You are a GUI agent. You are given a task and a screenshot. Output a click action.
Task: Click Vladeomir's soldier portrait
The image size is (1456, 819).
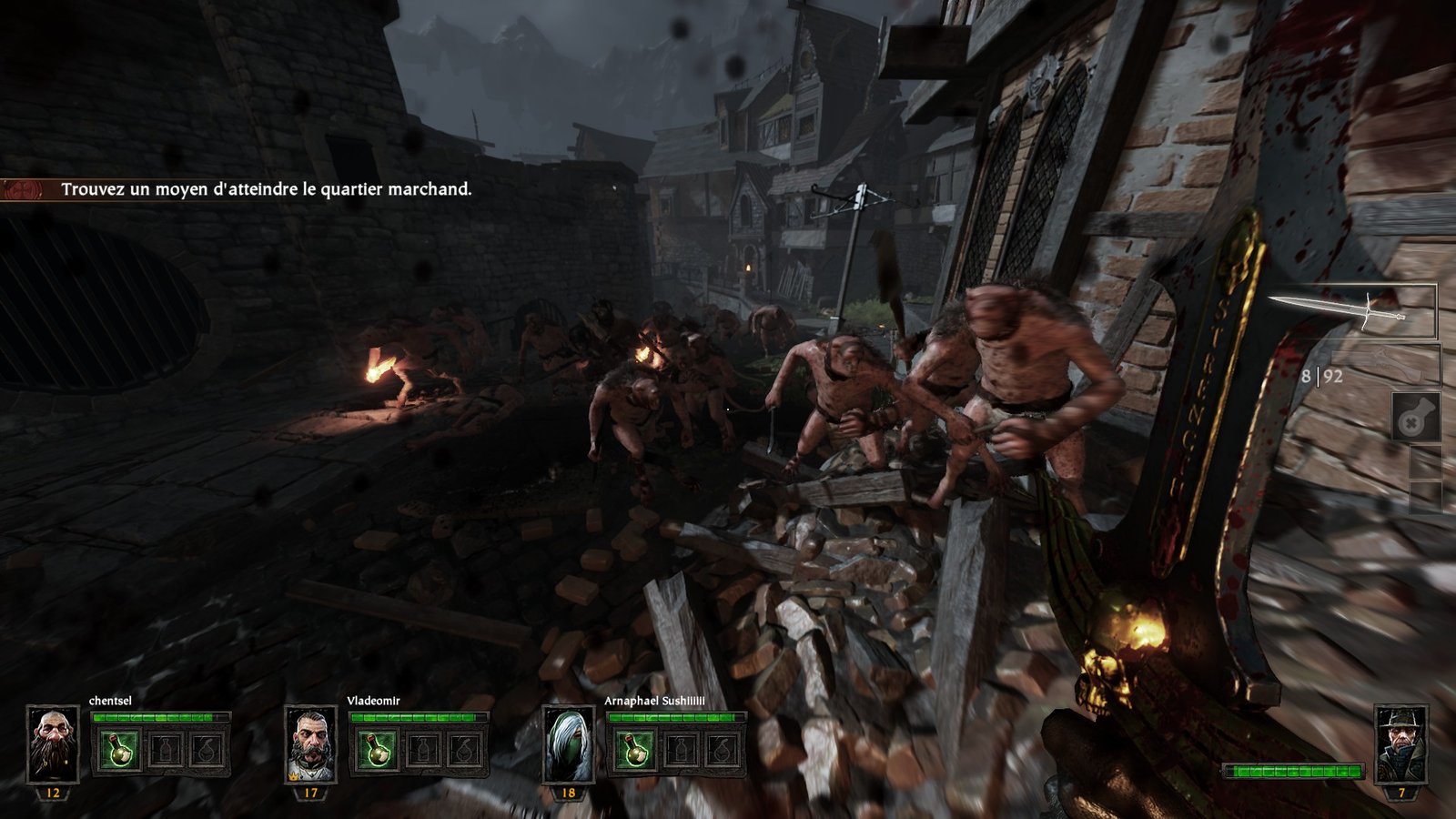coord(311,743)
